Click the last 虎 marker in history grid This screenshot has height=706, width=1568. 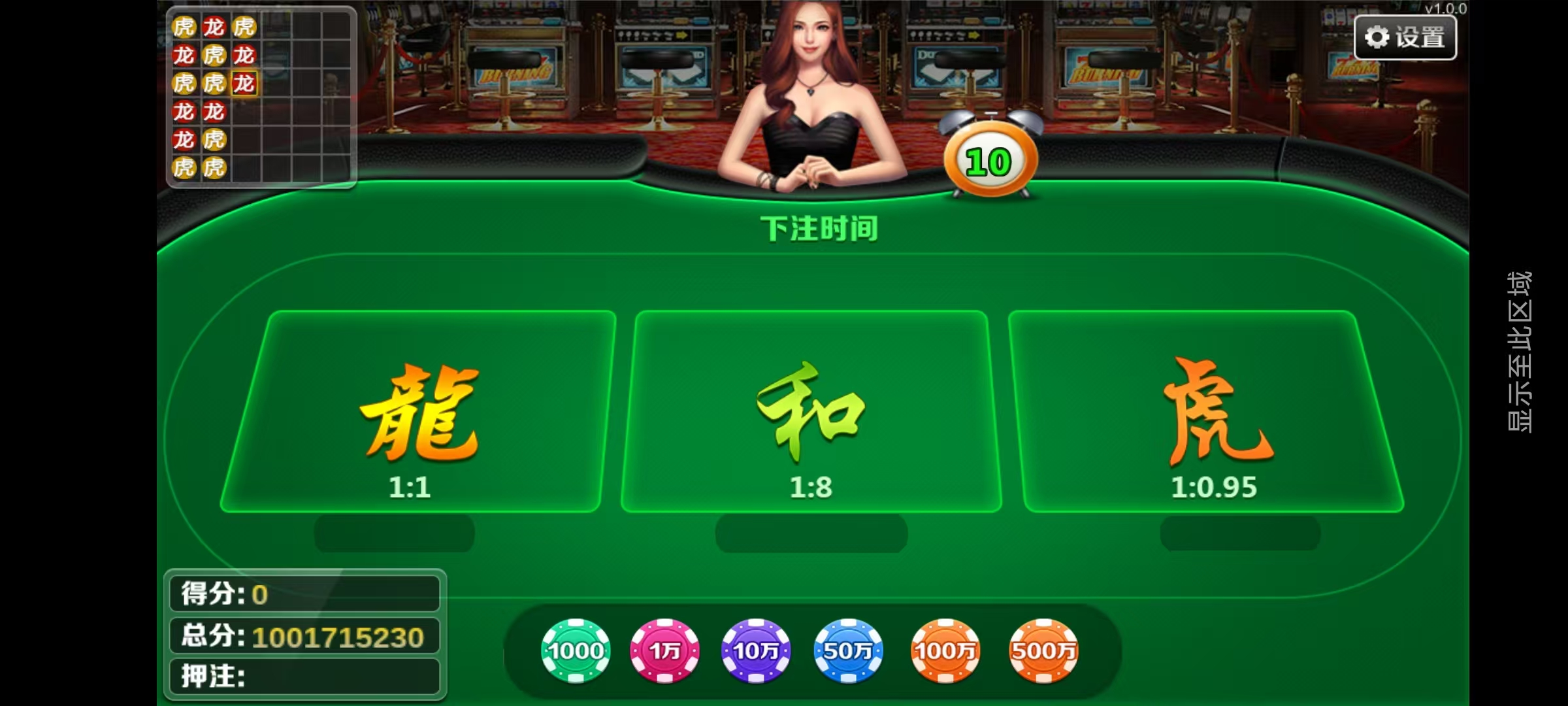point(216,166)
